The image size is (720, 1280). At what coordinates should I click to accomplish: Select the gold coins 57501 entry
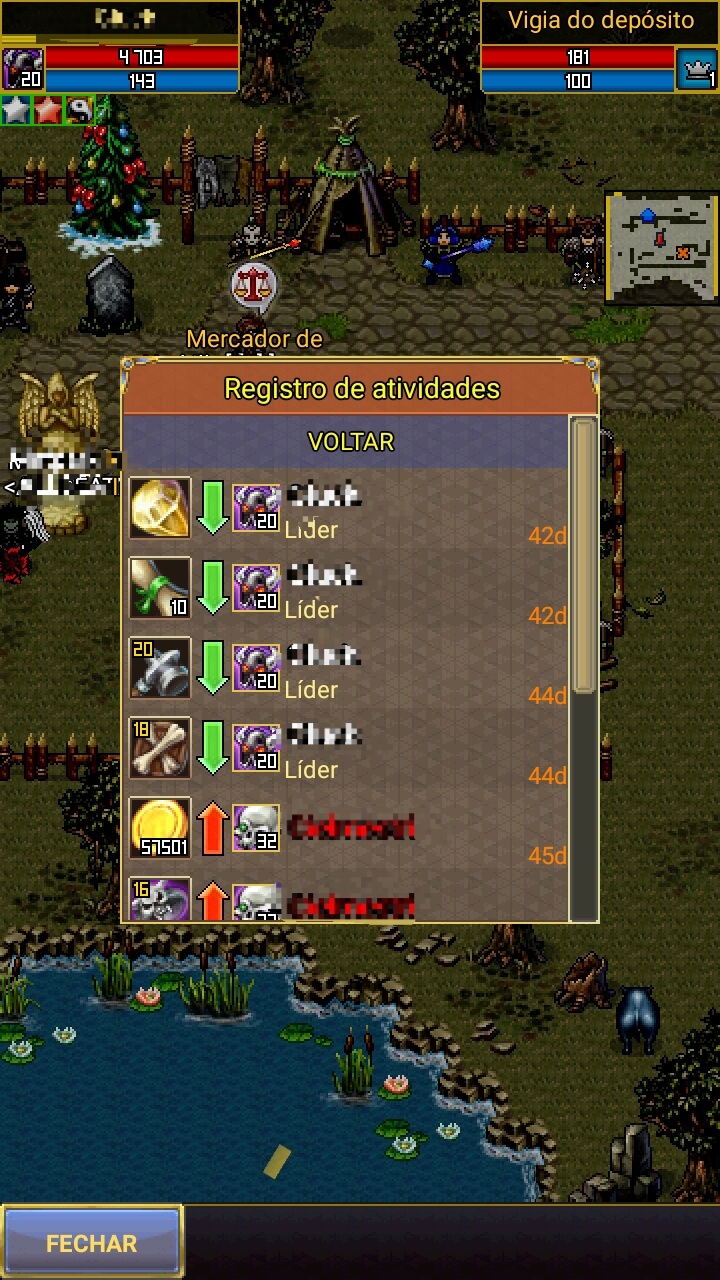coord(160,828)
